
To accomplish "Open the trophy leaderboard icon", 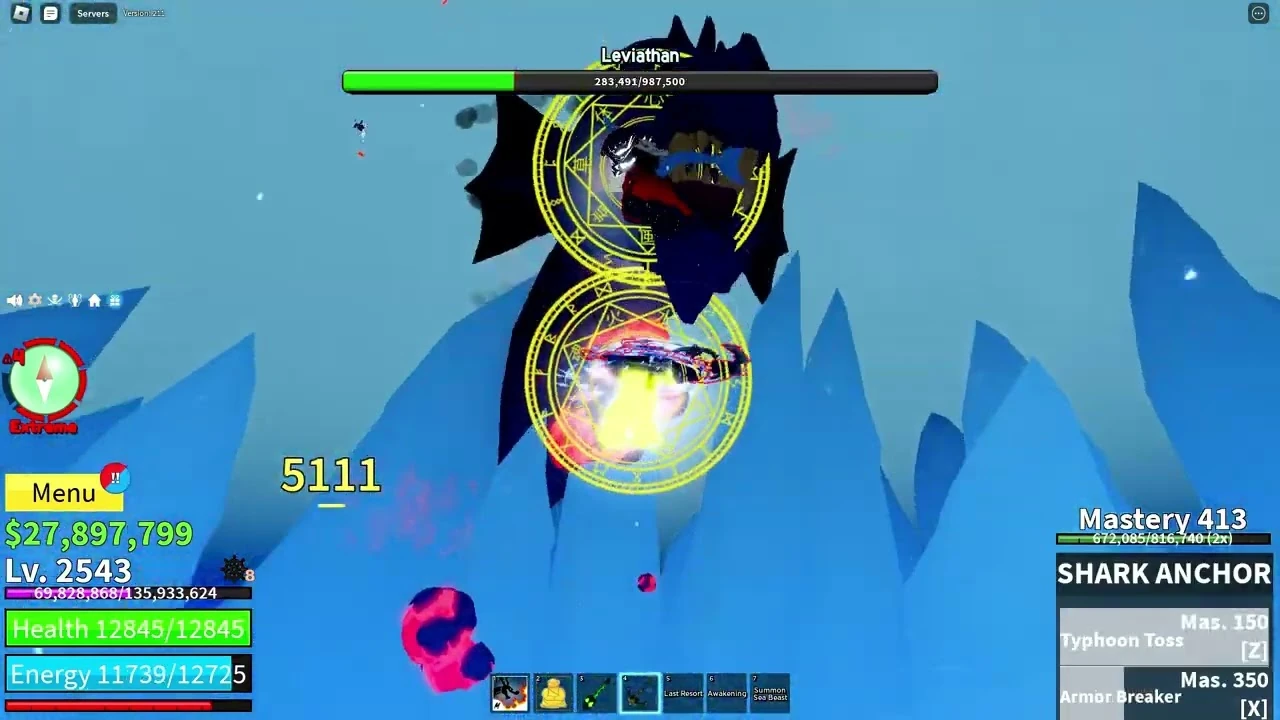I will click(x=74, y=300).
